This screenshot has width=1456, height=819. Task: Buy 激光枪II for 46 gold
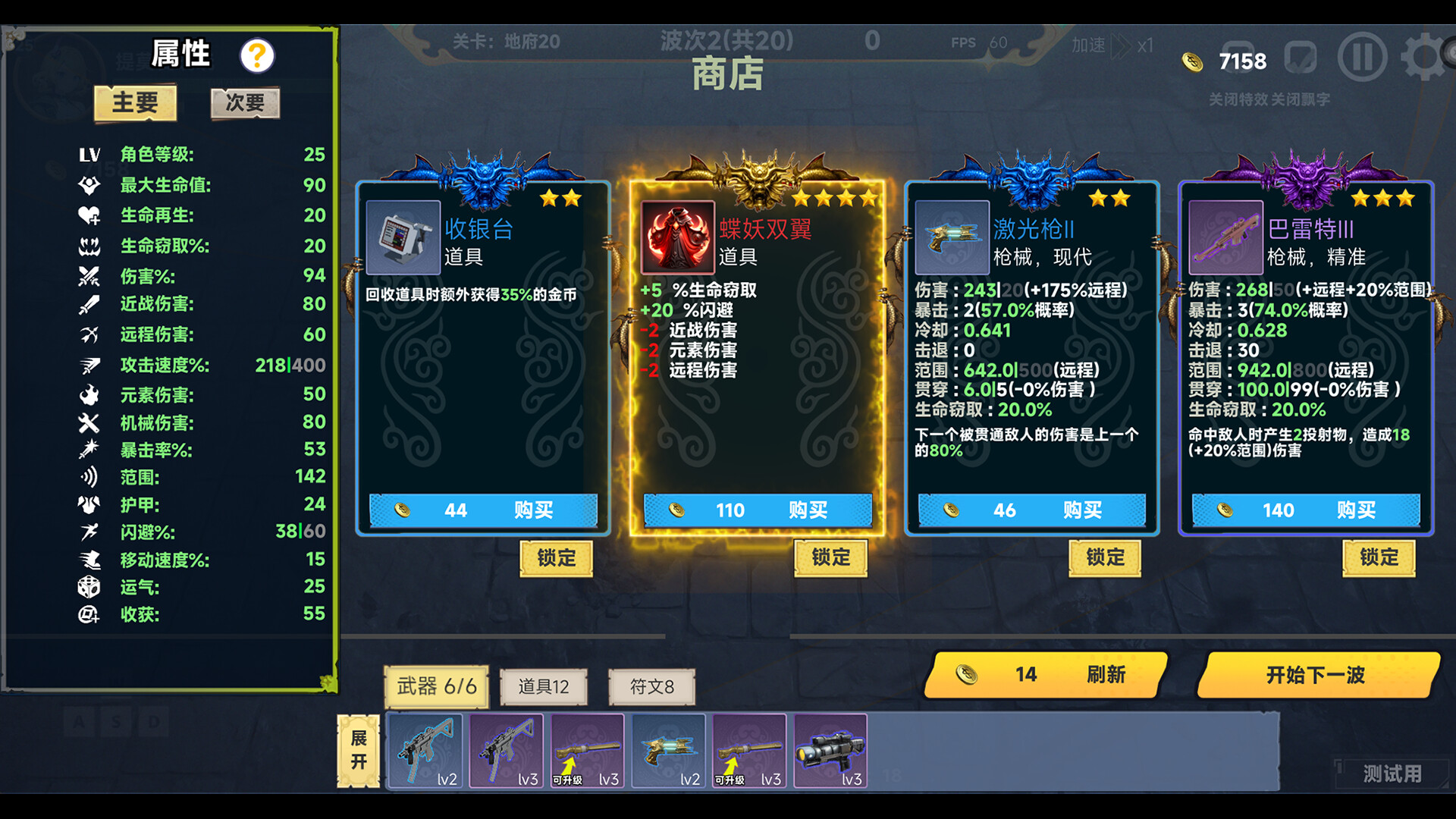click(x=1031, y=510)
